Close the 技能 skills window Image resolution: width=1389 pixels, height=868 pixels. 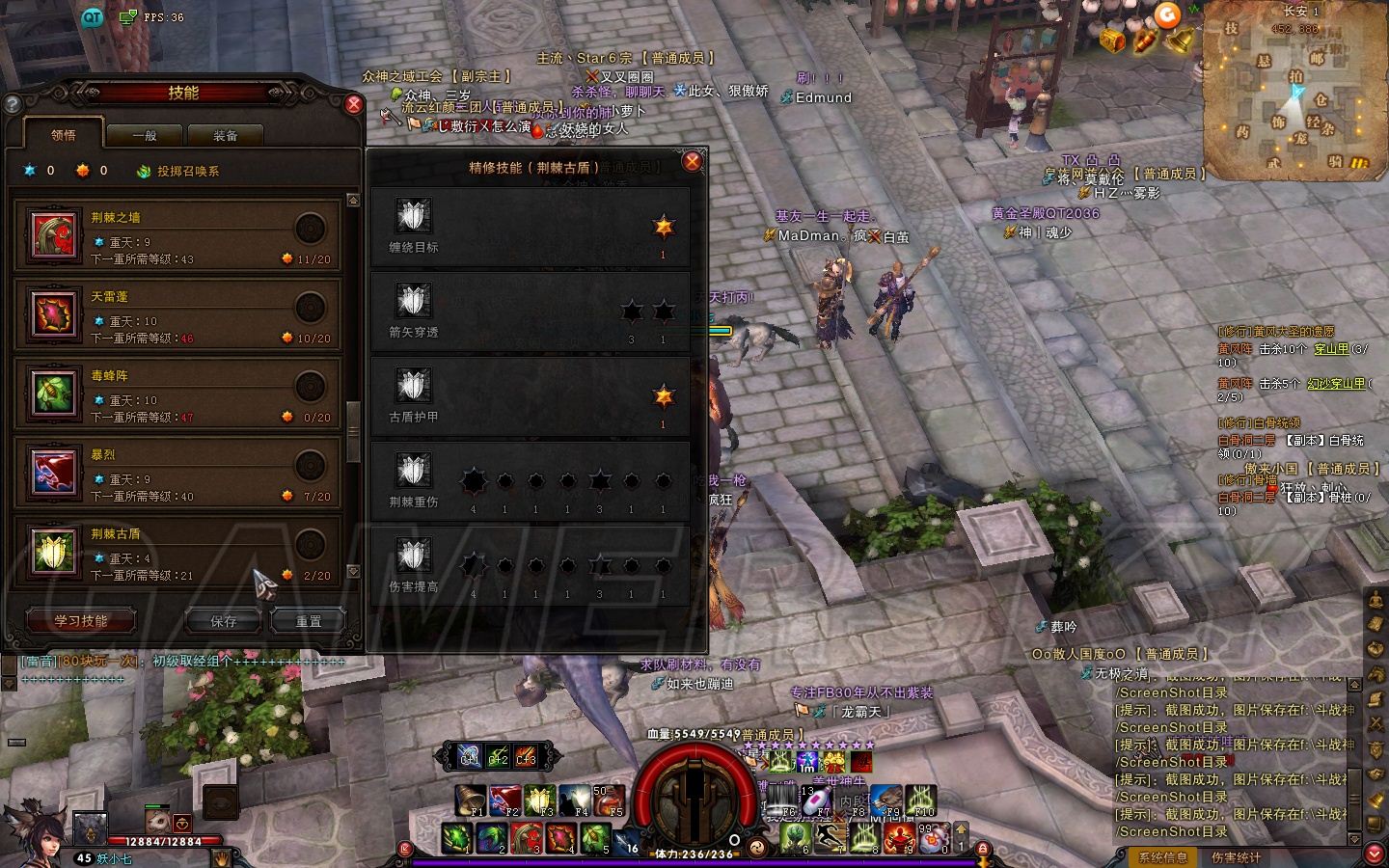pyautogui.click(x=353, y=104)
